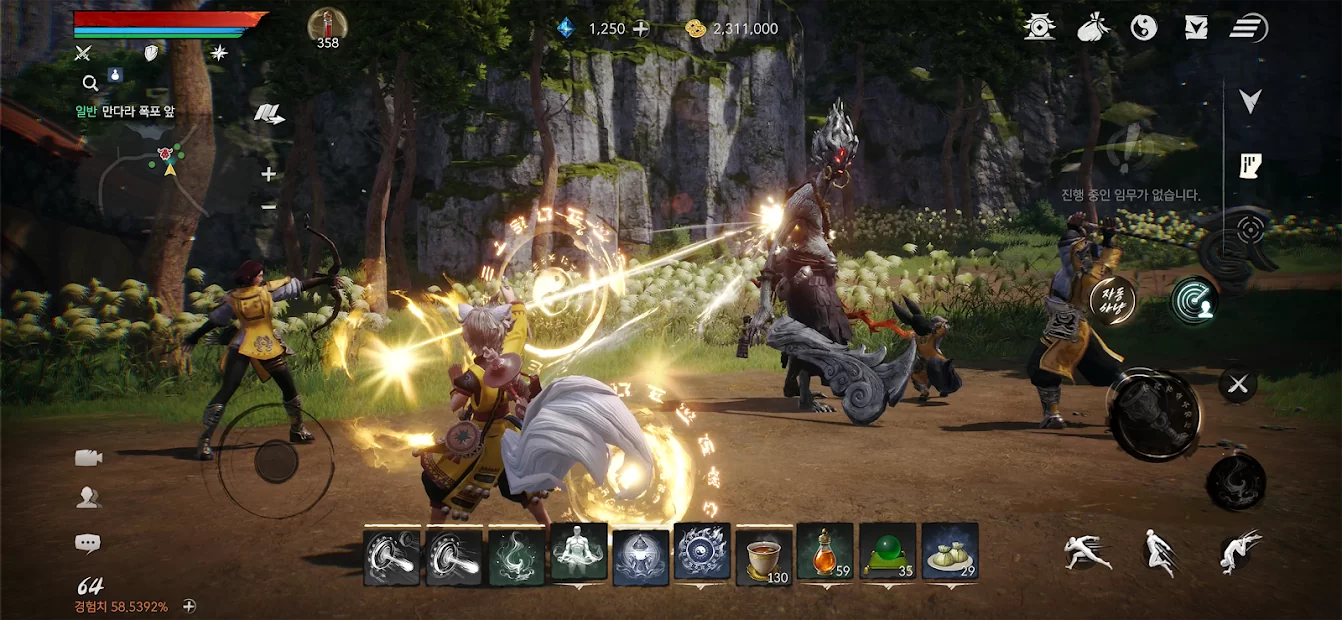This screenshot has height=620, width=1342.
Task: Use the green orb item slot
Action: 887,553
